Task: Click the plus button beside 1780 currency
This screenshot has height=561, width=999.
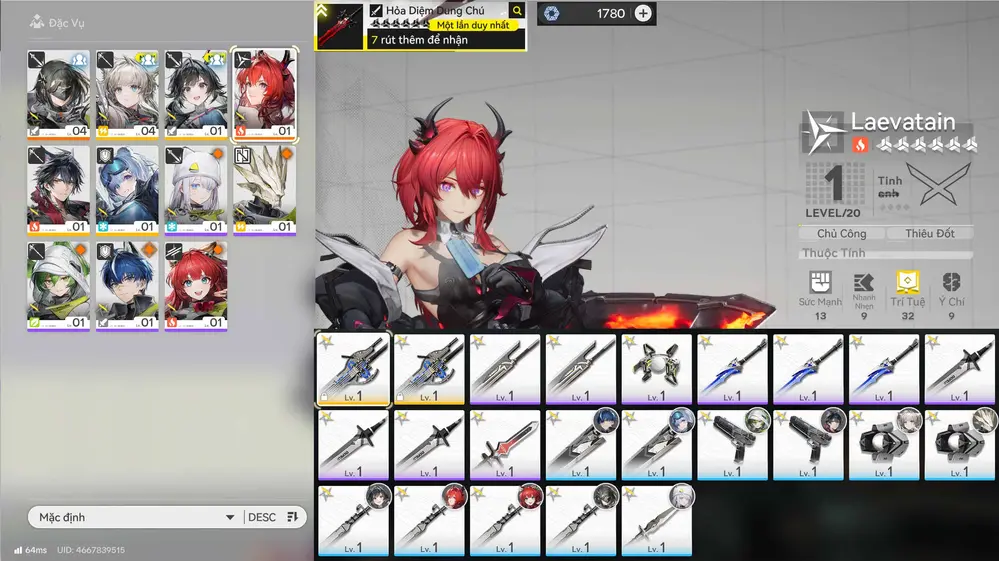Action: [x=643, y=13]
